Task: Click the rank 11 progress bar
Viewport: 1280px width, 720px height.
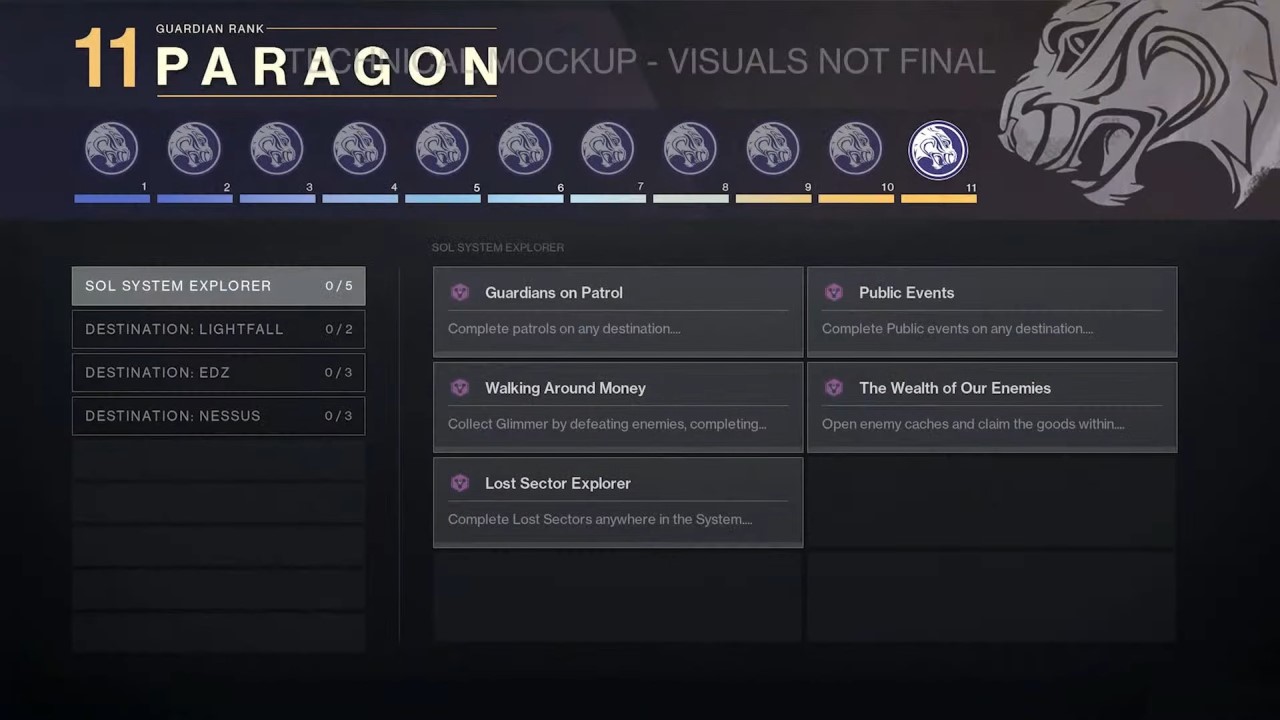Action: click(938, 199)
